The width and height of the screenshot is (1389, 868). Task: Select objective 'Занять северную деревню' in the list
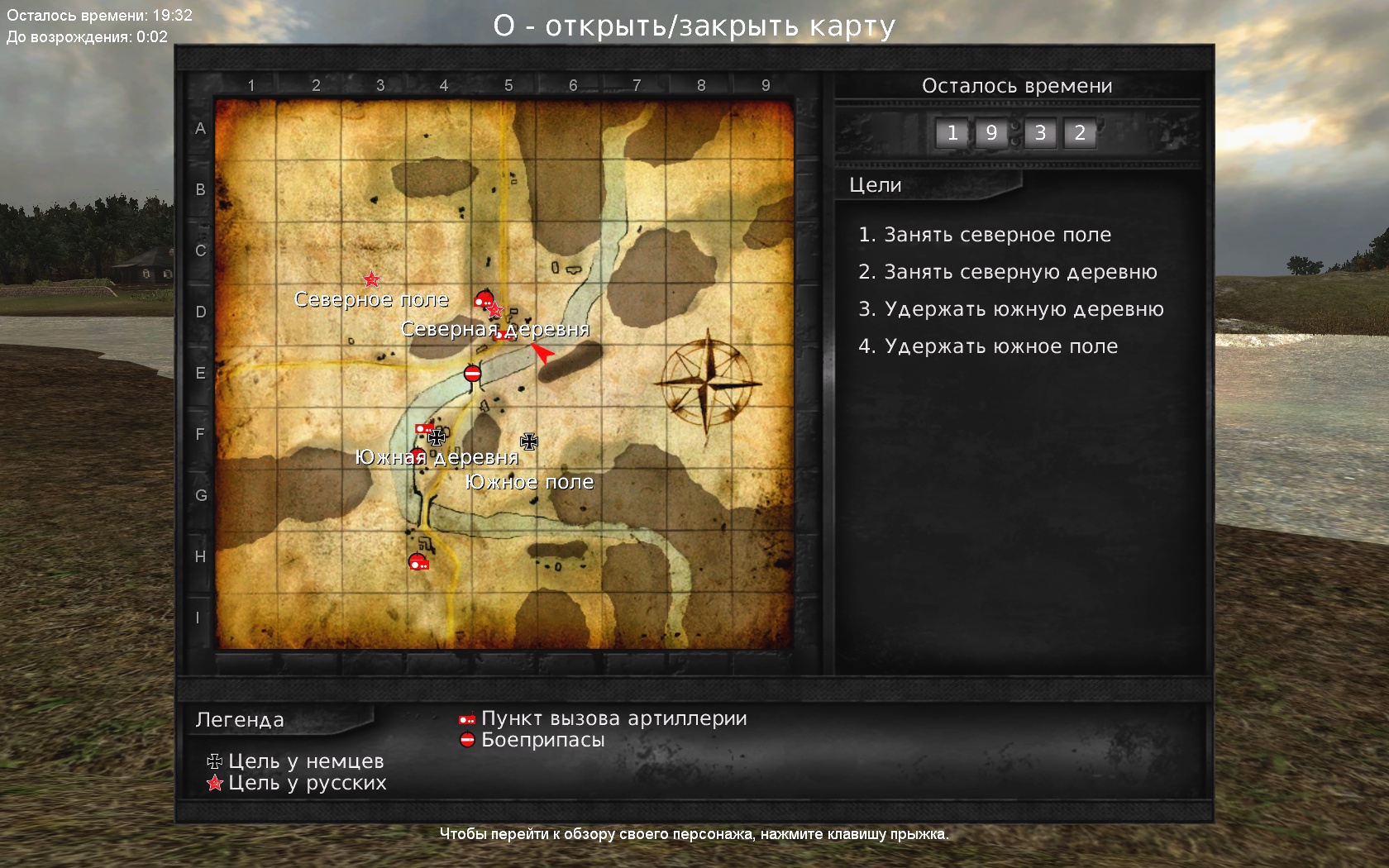pos(1008,272)
